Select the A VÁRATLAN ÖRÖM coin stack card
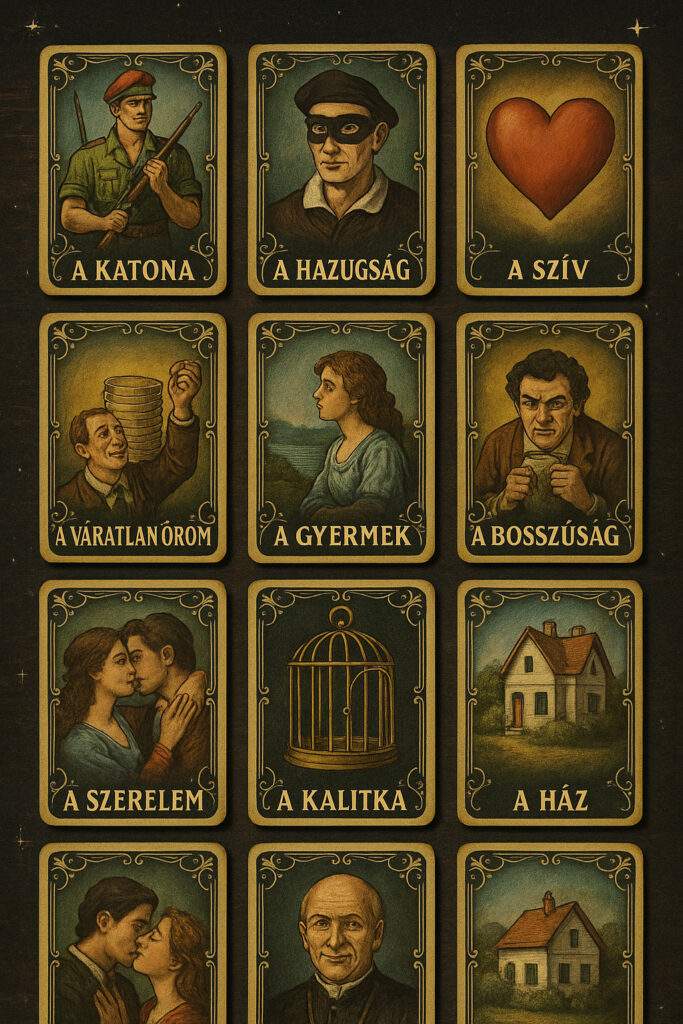 pos(133,437)
